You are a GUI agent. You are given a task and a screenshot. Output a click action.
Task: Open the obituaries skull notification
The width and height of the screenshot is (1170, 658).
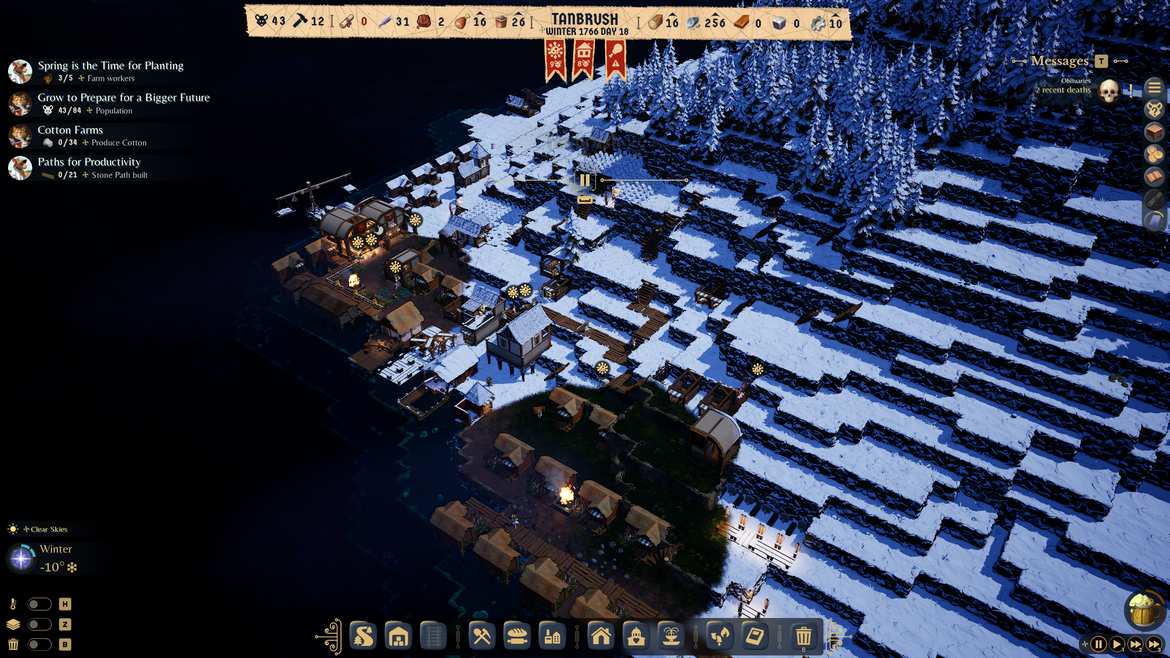(1108, 92)
